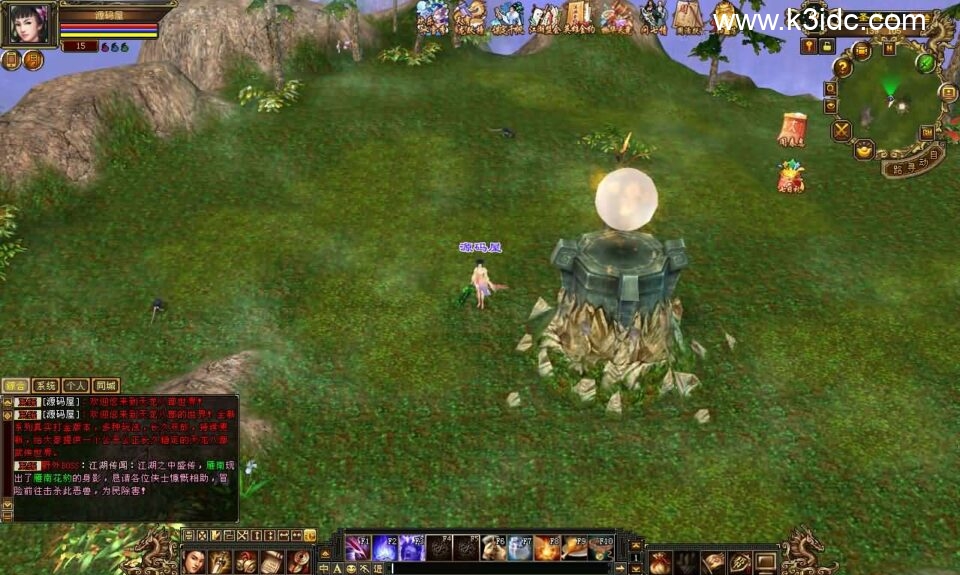The height and width of the screenshot is (575, 960).
Task: Activate the F1 skill slot
Action: pos(357,547)
